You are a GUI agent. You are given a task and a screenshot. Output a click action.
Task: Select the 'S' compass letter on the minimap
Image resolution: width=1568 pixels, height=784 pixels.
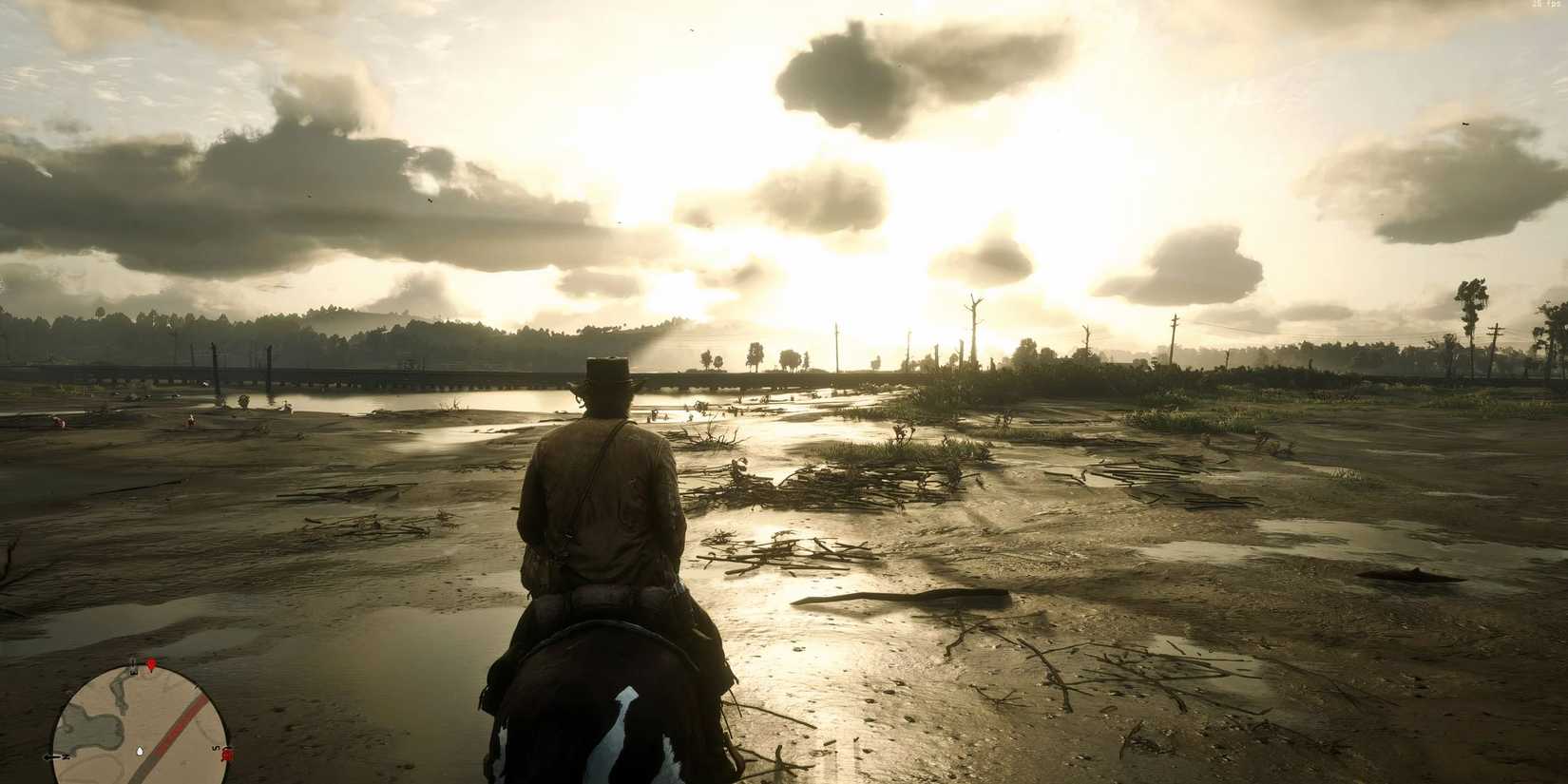pyautogui.click(x=215, y=749)
